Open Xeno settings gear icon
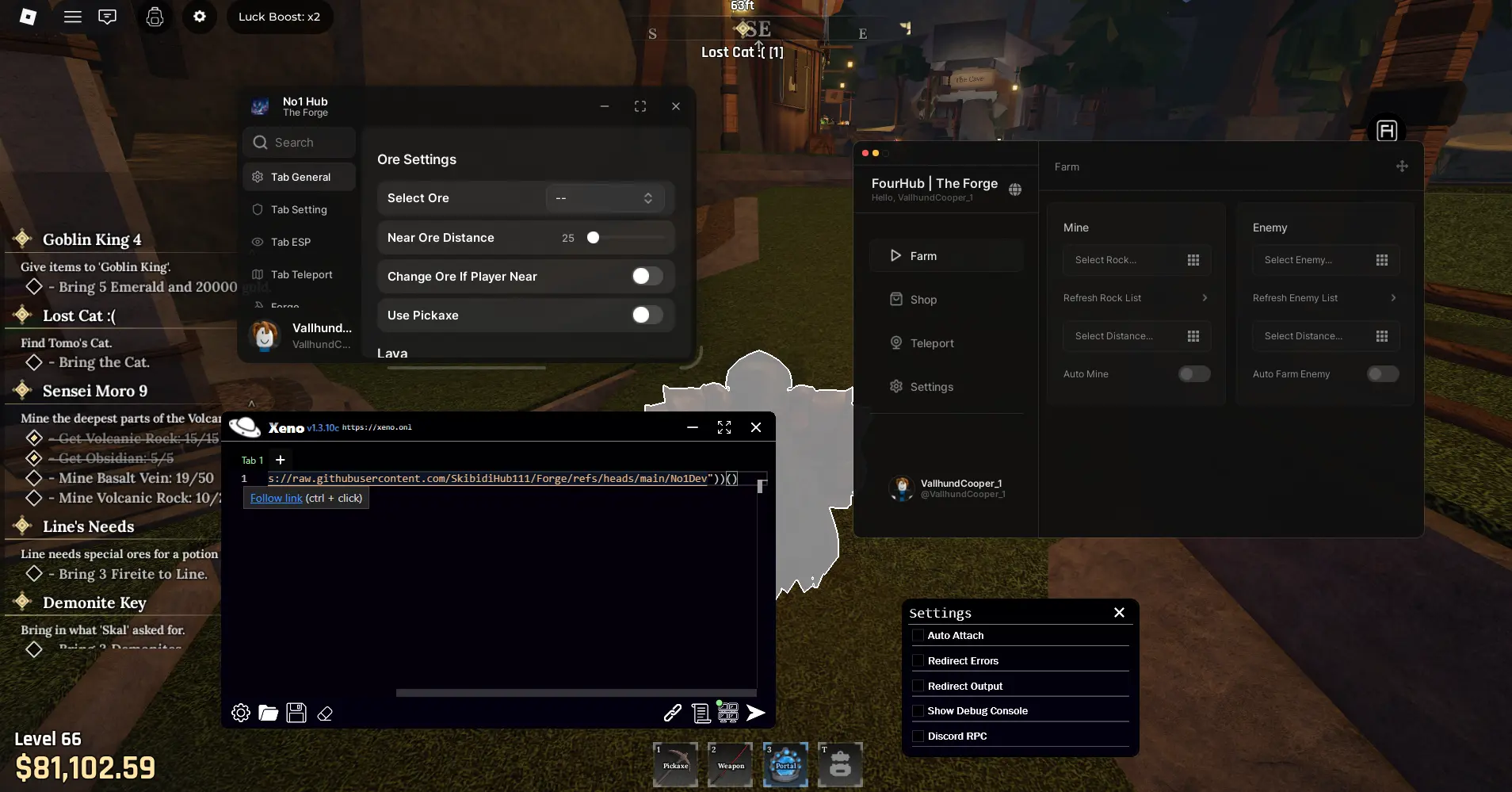Image resolution: width=1512 pixels, height=792 pixels. click(x=240, y=713)
